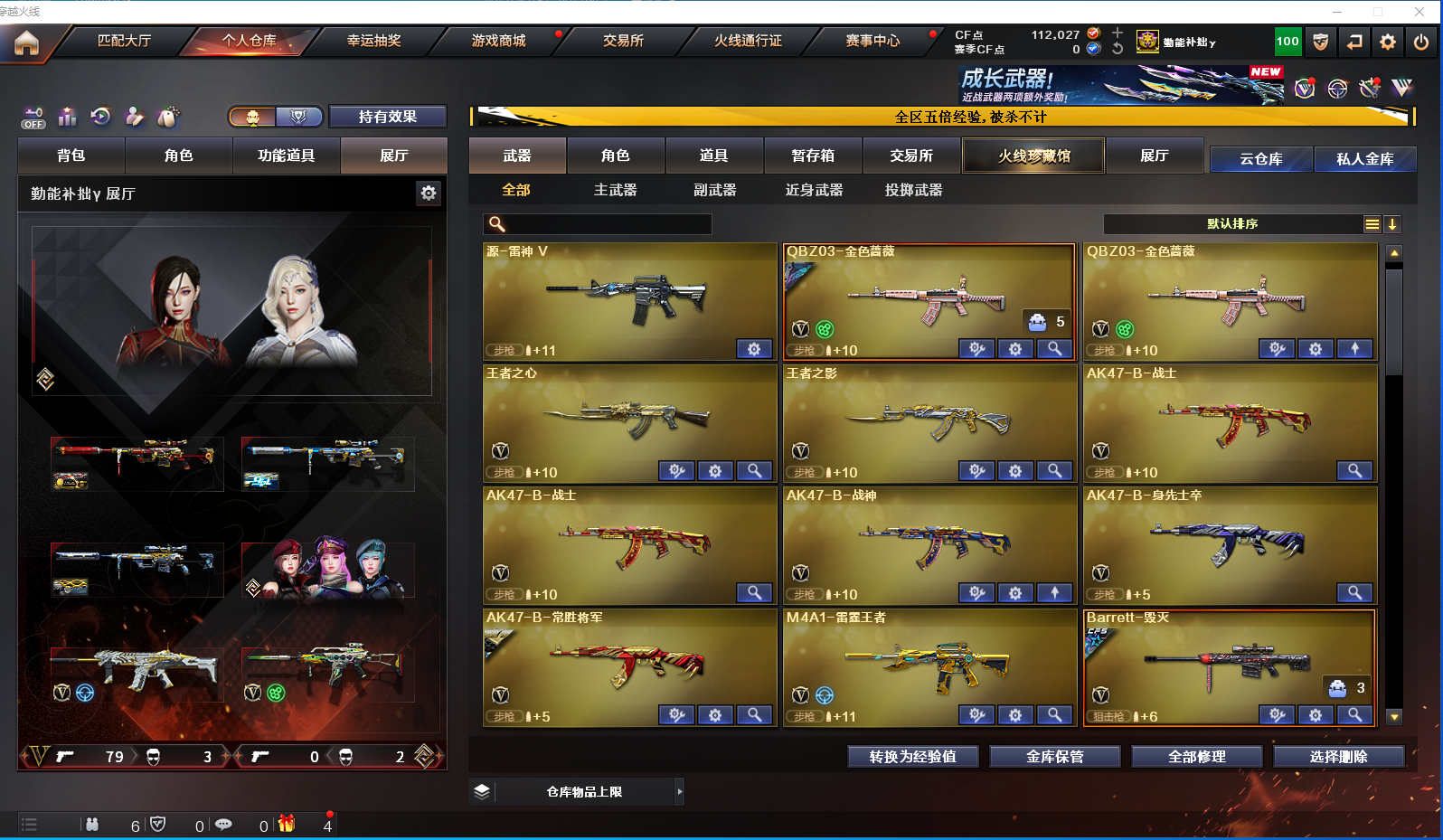This screenshot has height=840, width=1443.
Task: Show the 持有效果 owned effects
Action: click(x=387, y=117)
